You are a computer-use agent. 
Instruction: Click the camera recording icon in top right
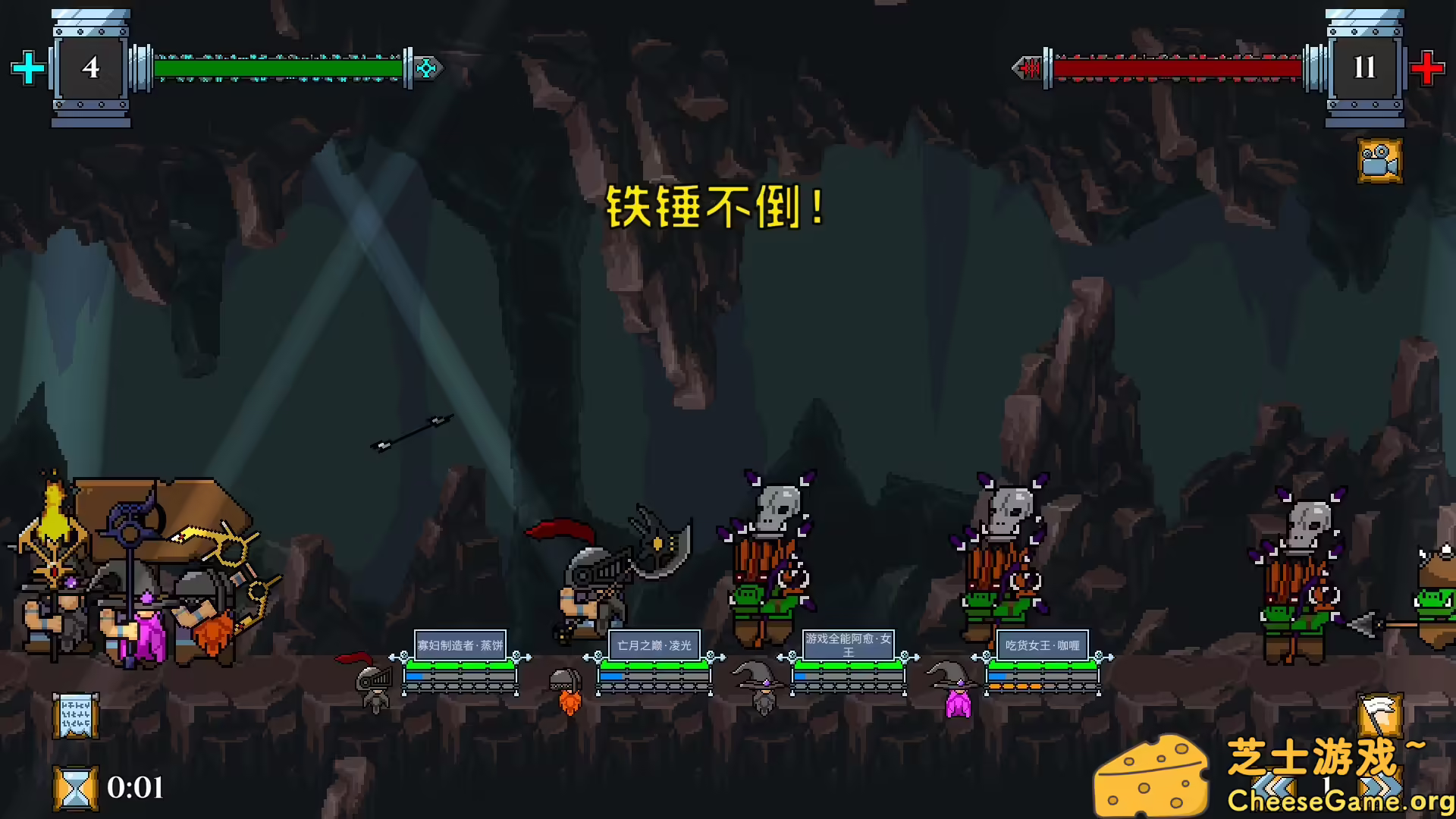coord(1379,162)
